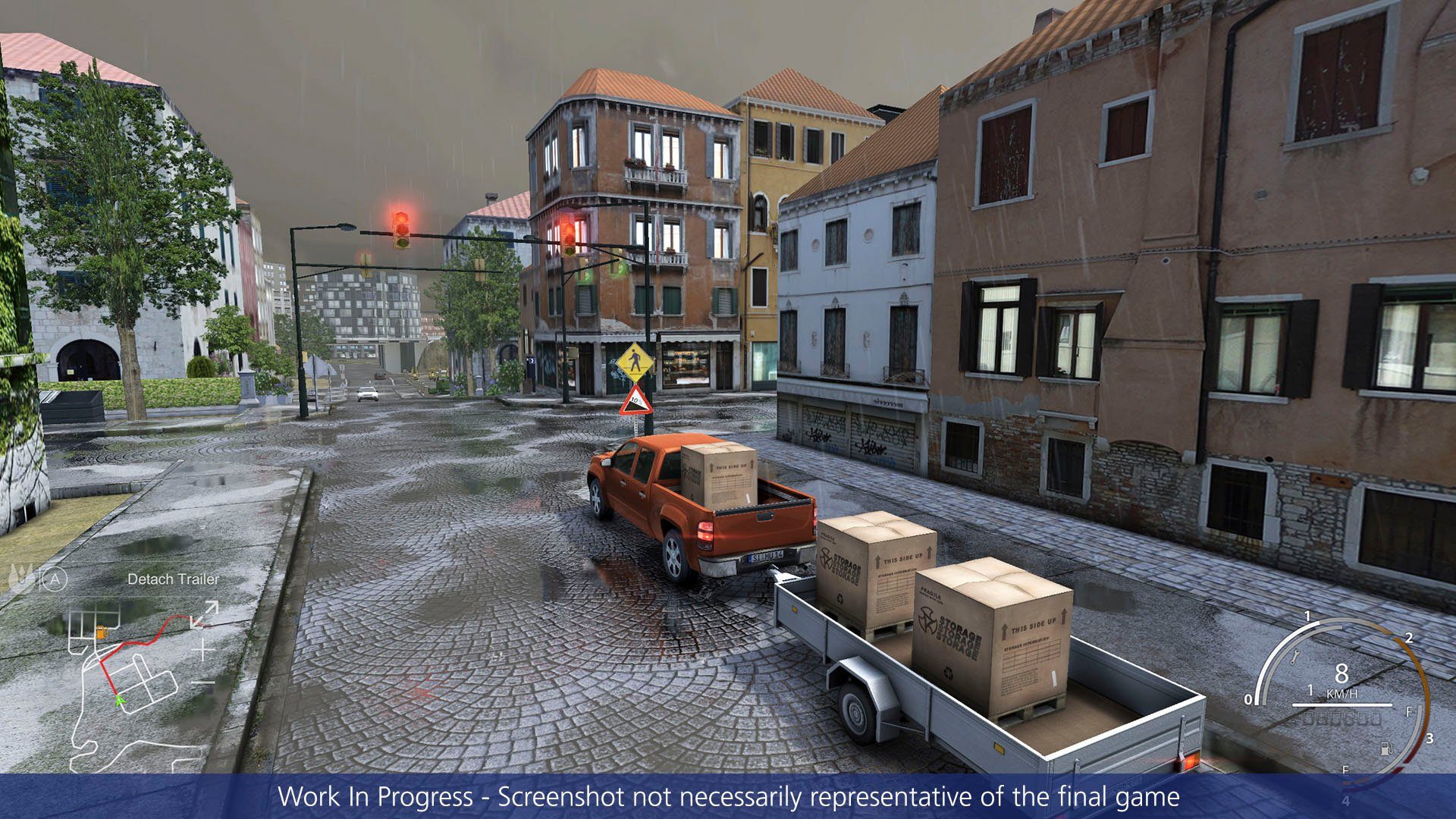Click the A controller button prompt
1456x819 pixels.
tap(55, 579)
